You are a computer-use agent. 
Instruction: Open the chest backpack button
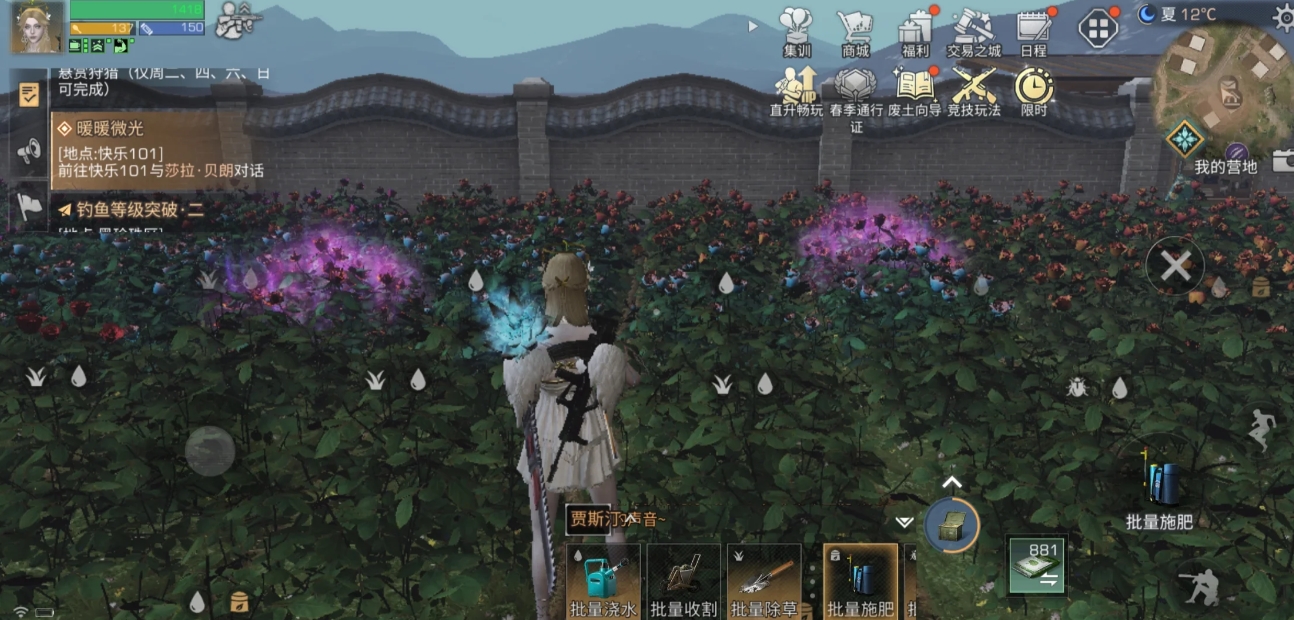(951, 524)
